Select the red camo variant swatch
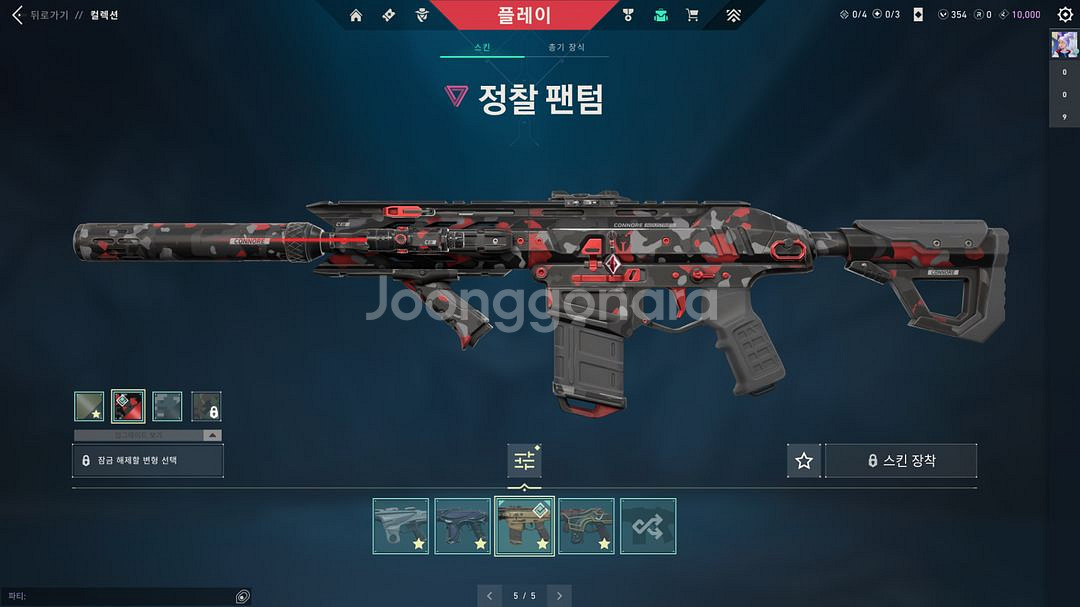 pyautogui.click(x=128, y=406)
